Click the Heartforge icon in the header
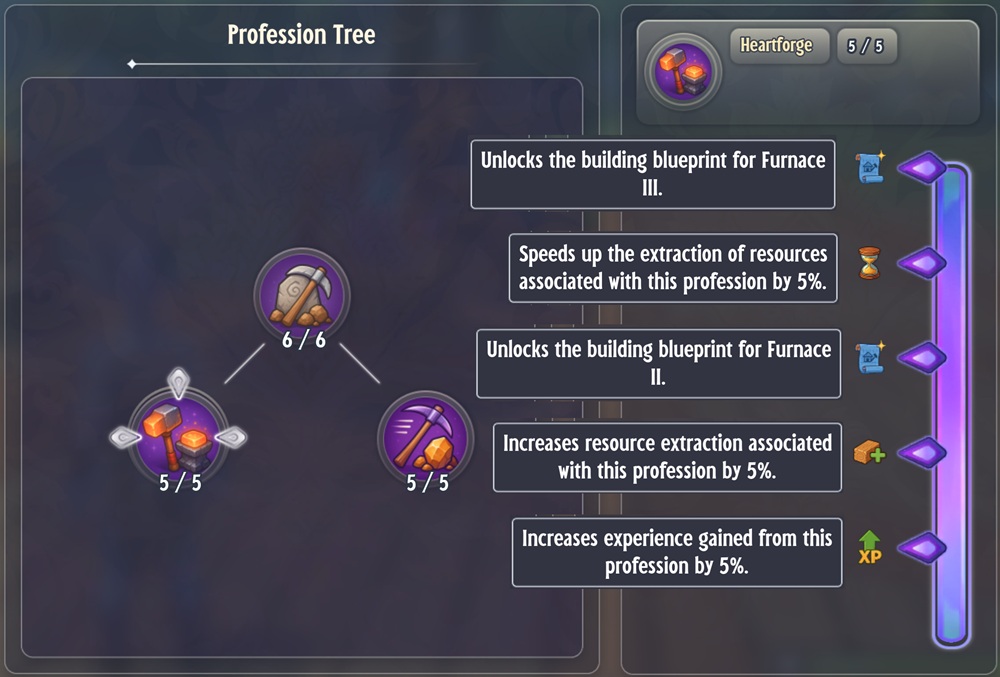Viewport: 1000px width, 677px height. point(683,71)
